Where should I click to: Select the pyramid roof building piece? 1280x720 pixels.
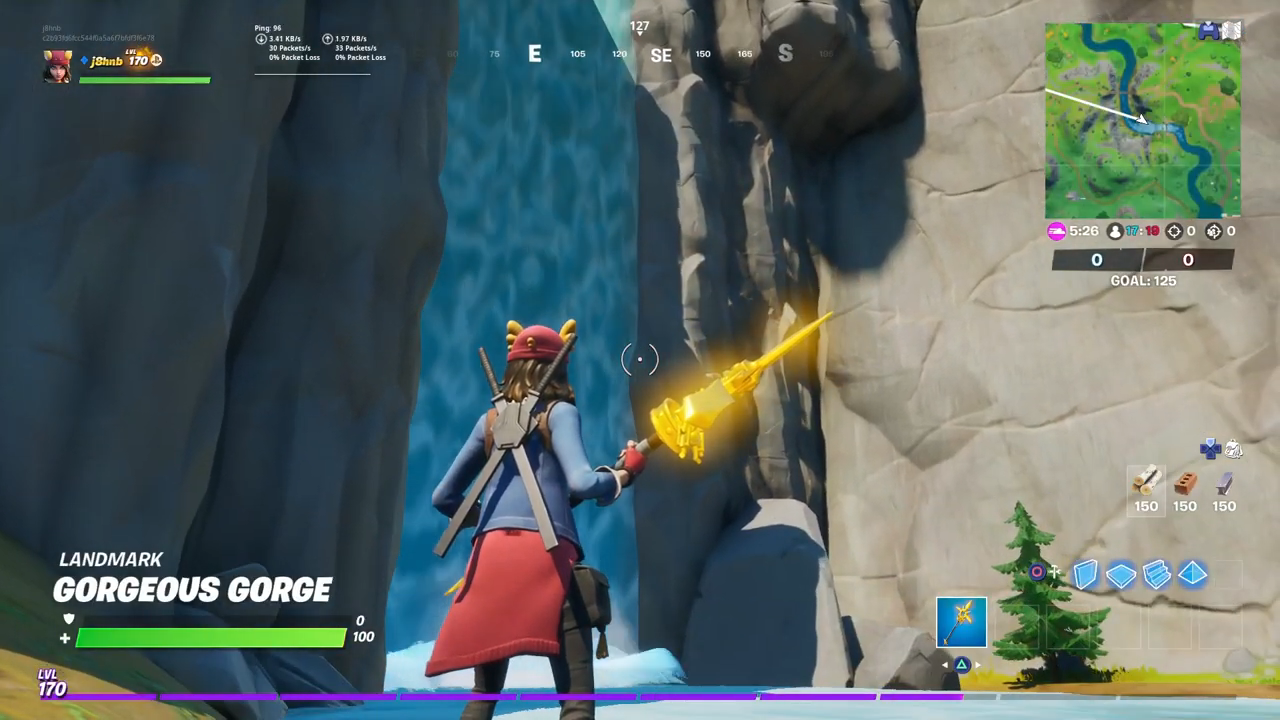pyautogui.click(x=1192, y=574)
